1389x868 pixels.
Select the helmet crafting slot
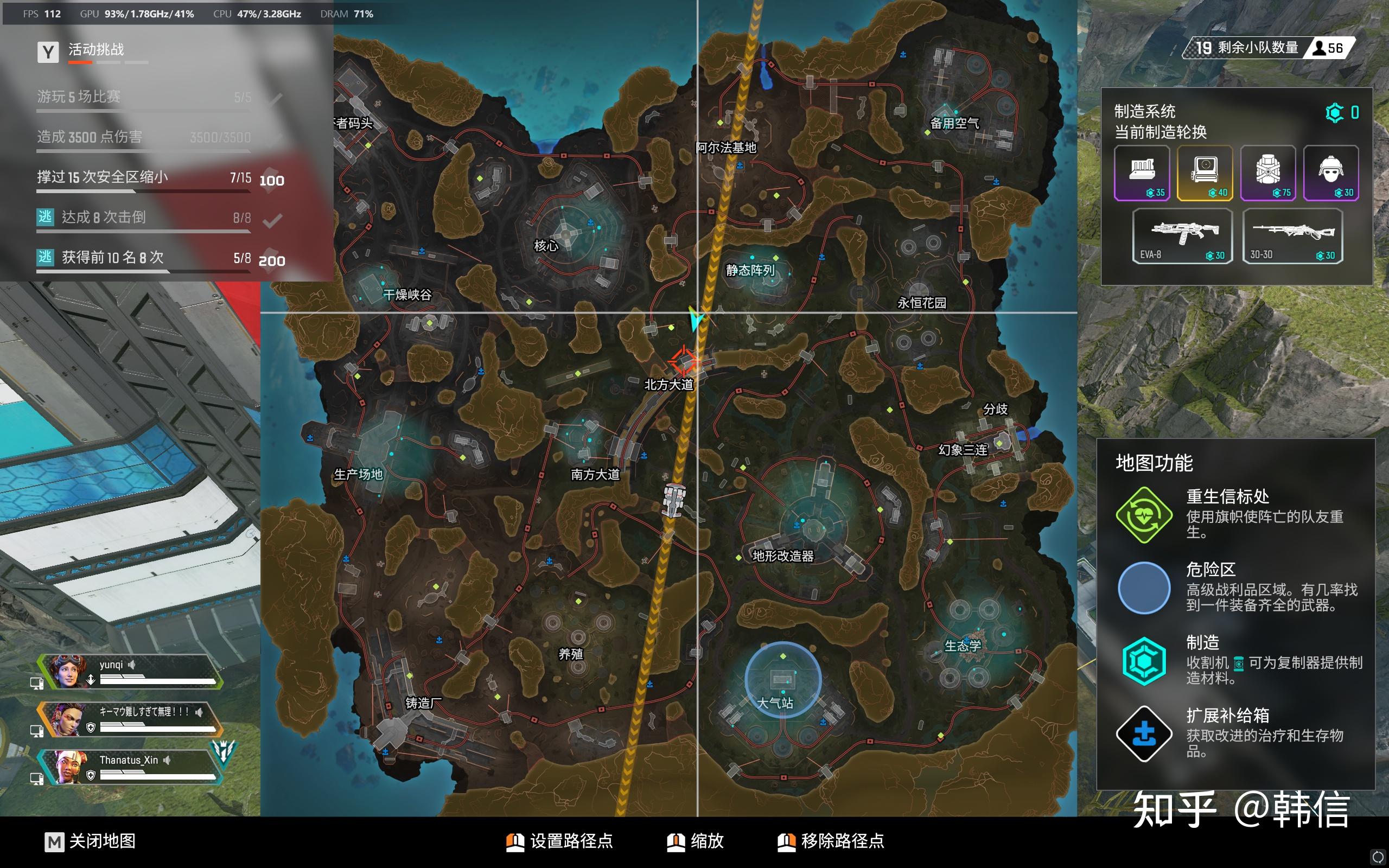click(x=1330, y=173)
